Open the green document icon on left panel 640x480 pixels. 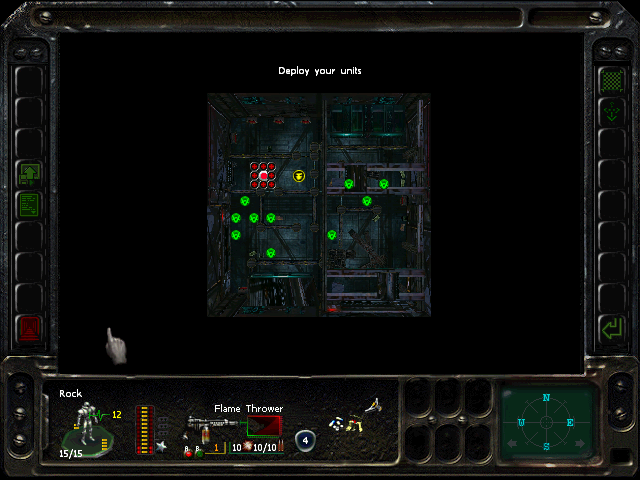28,205
